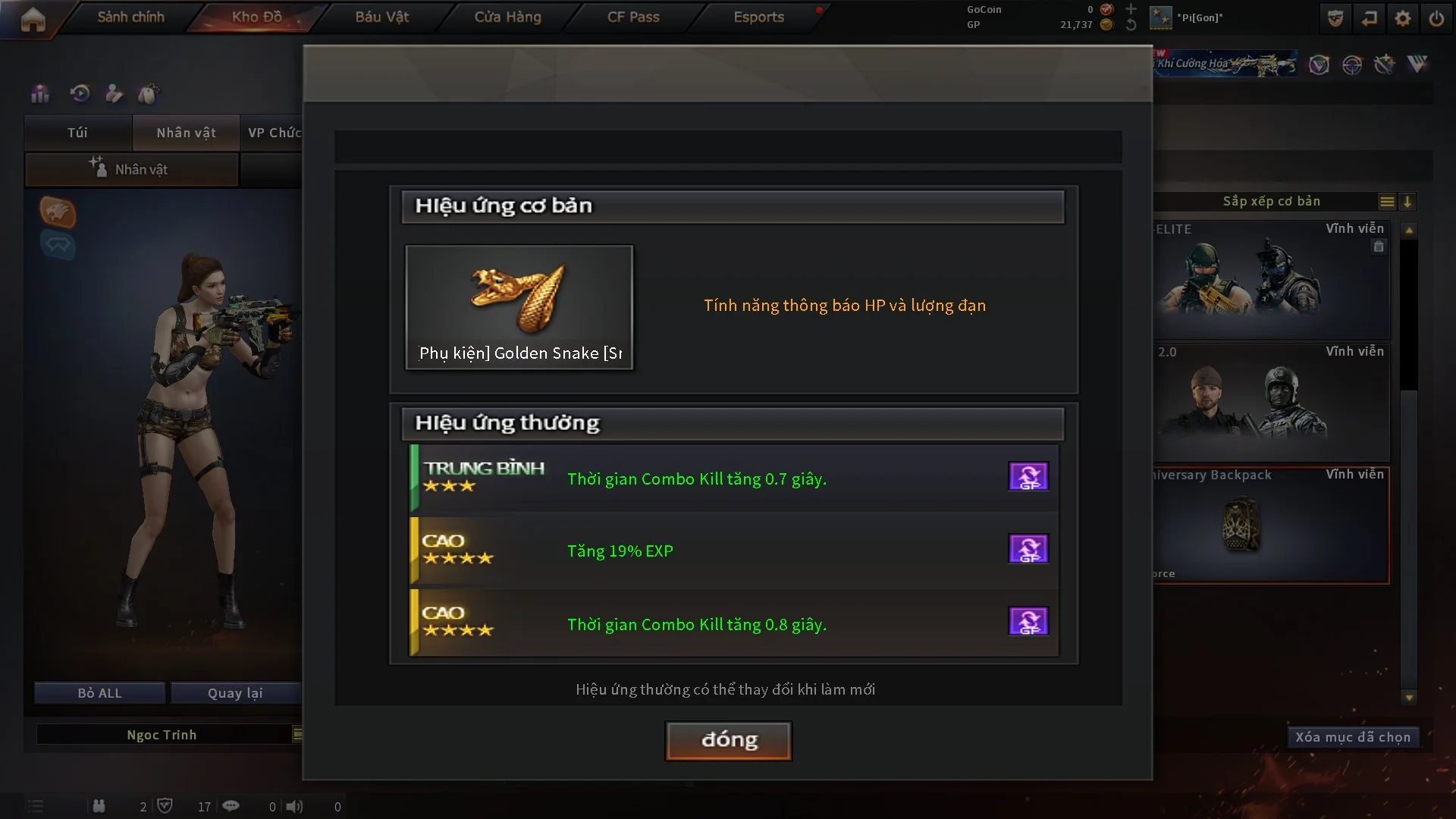Open the Esports tab

coord(758,17)
